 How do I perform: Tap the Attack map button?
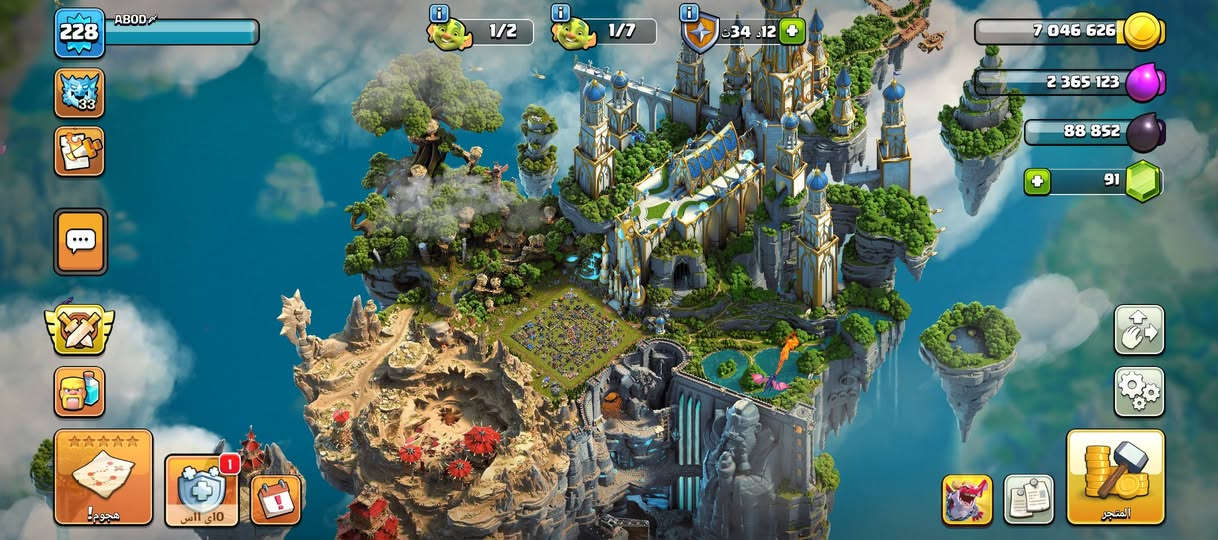point(103,477)
